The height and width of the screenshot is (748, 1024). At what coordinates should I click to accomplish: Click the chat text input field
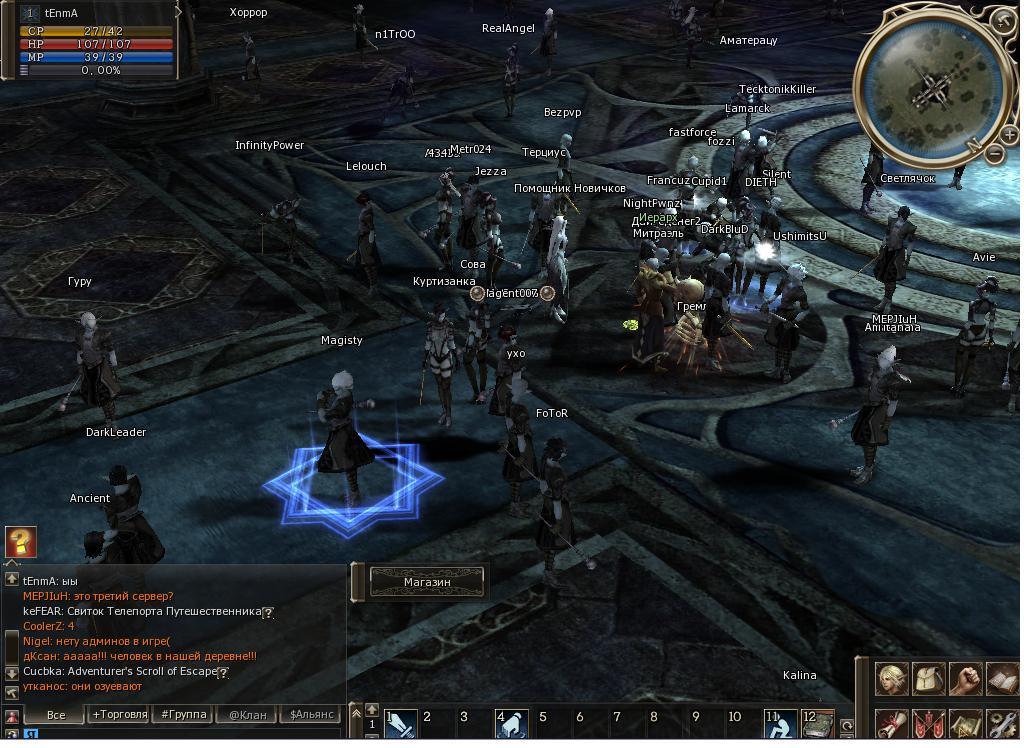pos(180,736)
